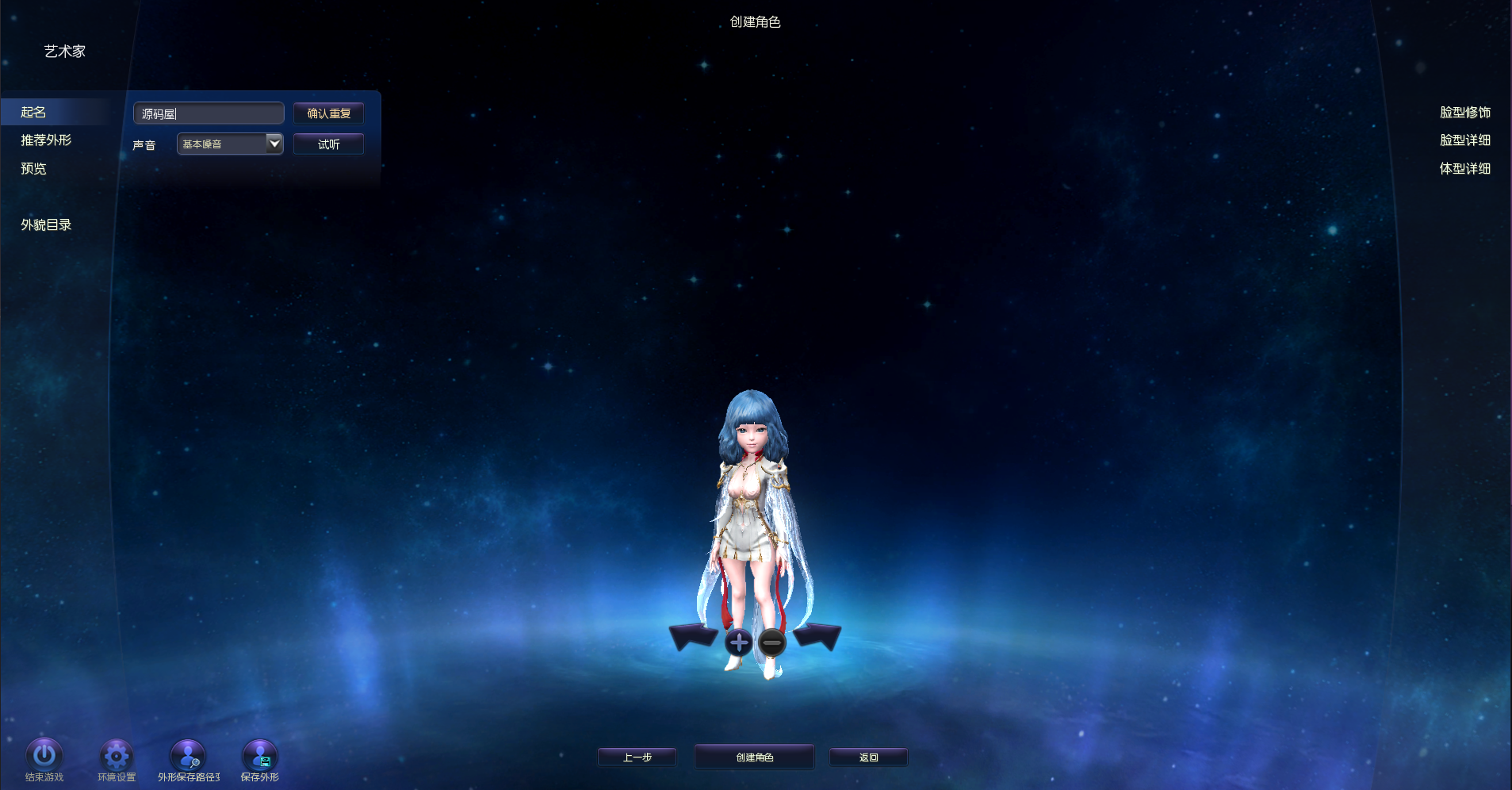Screen dimensions: 1512x790
Task: Open the 脸型详细 face detail panel
Action: coord(1464,140)
